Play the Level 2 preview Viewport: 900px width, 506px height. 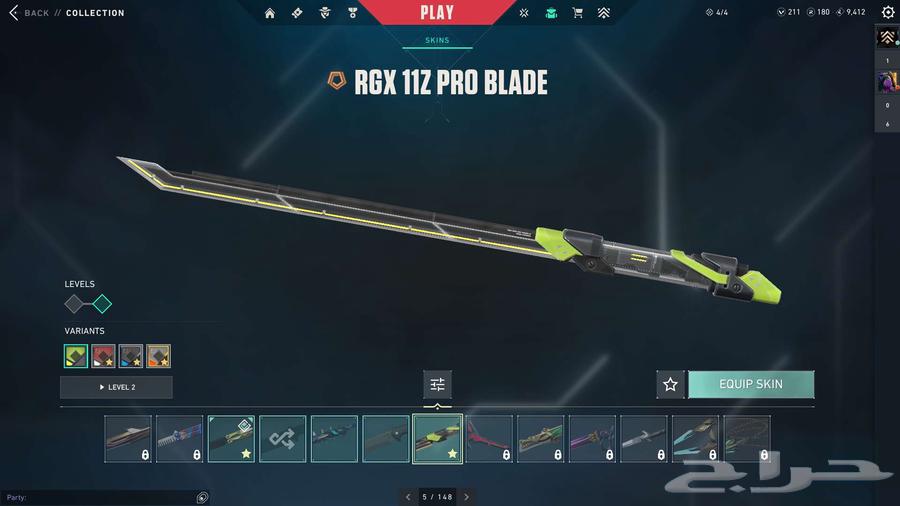[x=116, y=387]
